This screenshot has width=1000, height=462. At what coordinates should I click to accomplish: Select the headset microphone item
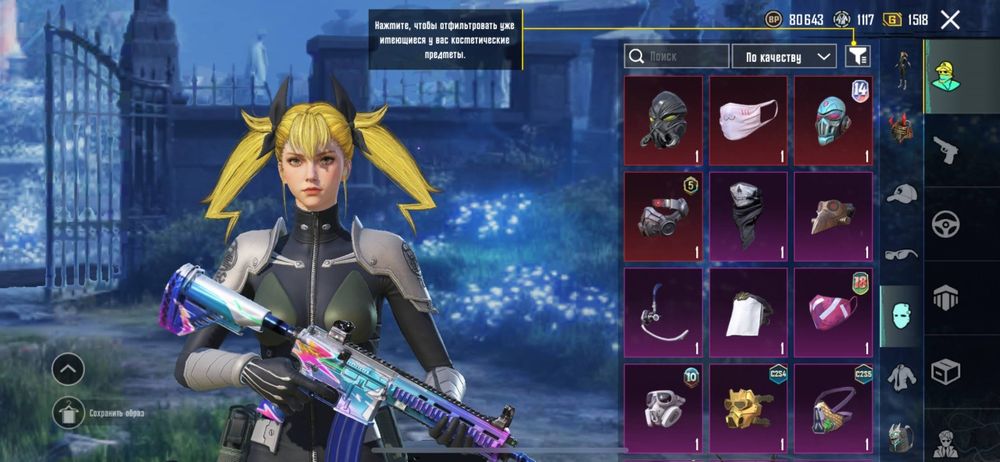click(x=663, y=312)
